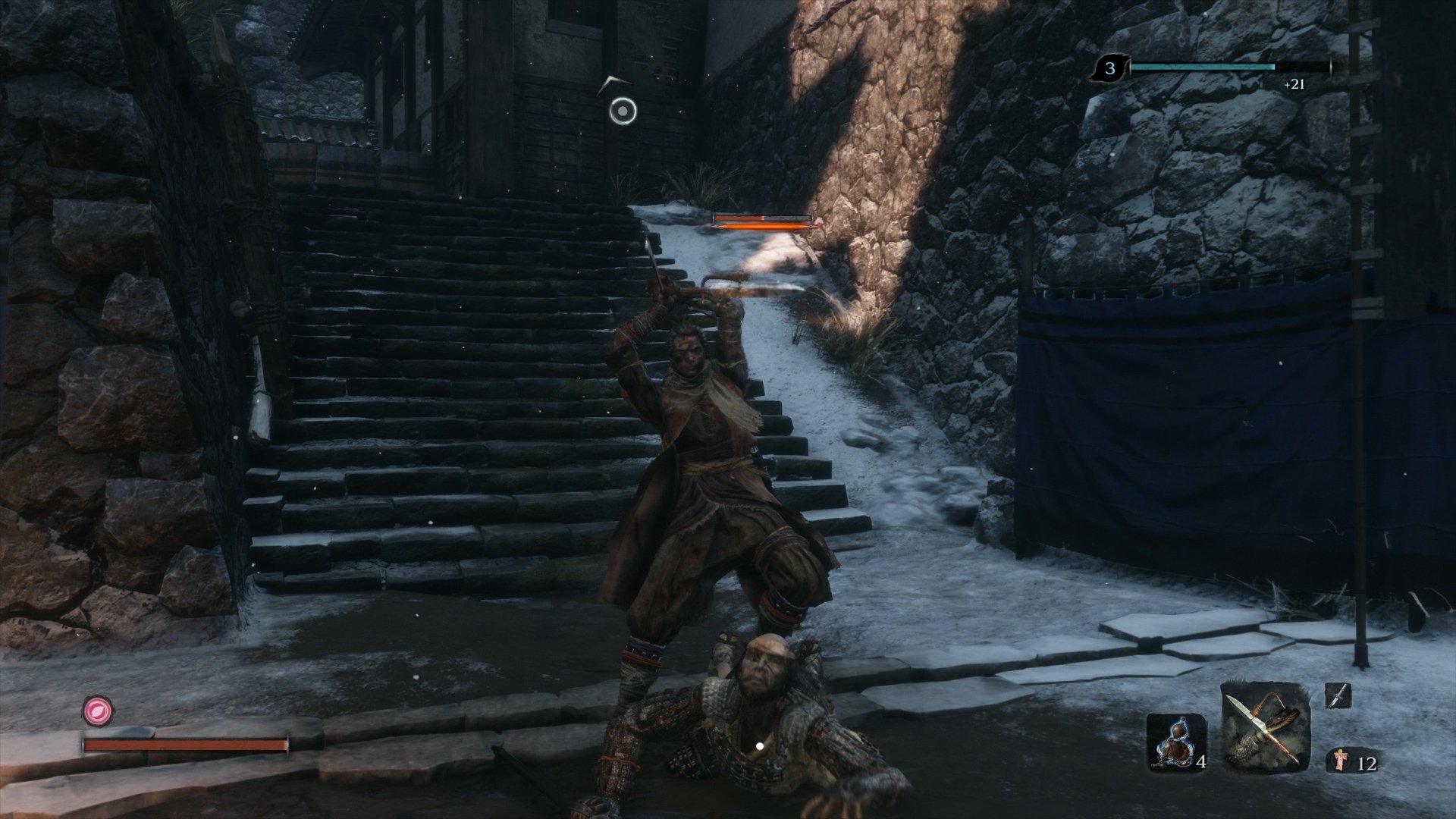Click the white deathblow dot on the enemy
Image resolution: width=1456 pixels, height=819 pixels.
758,745
